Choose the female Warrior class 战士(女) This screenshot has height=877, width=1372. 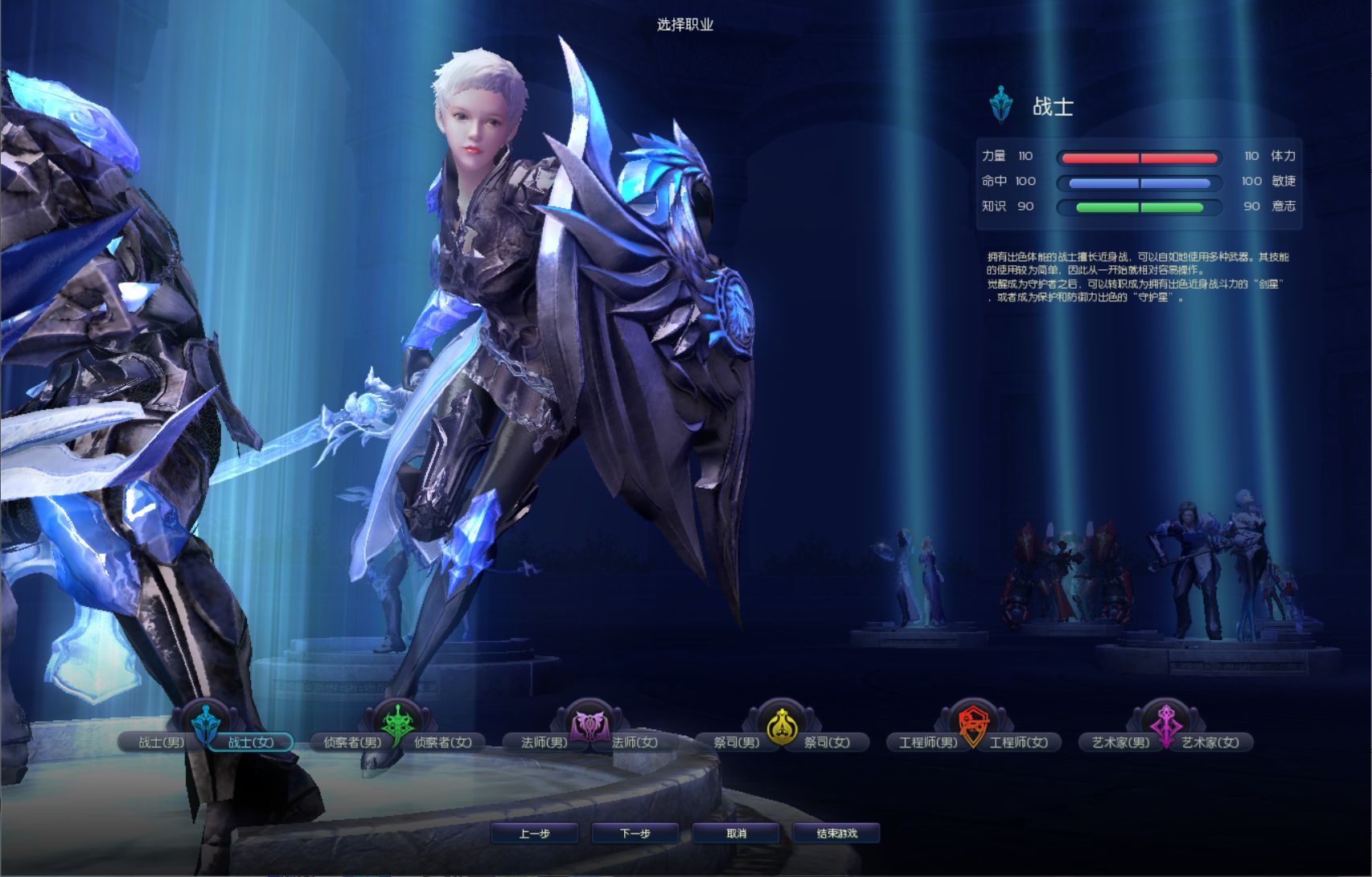pos(251,742)
